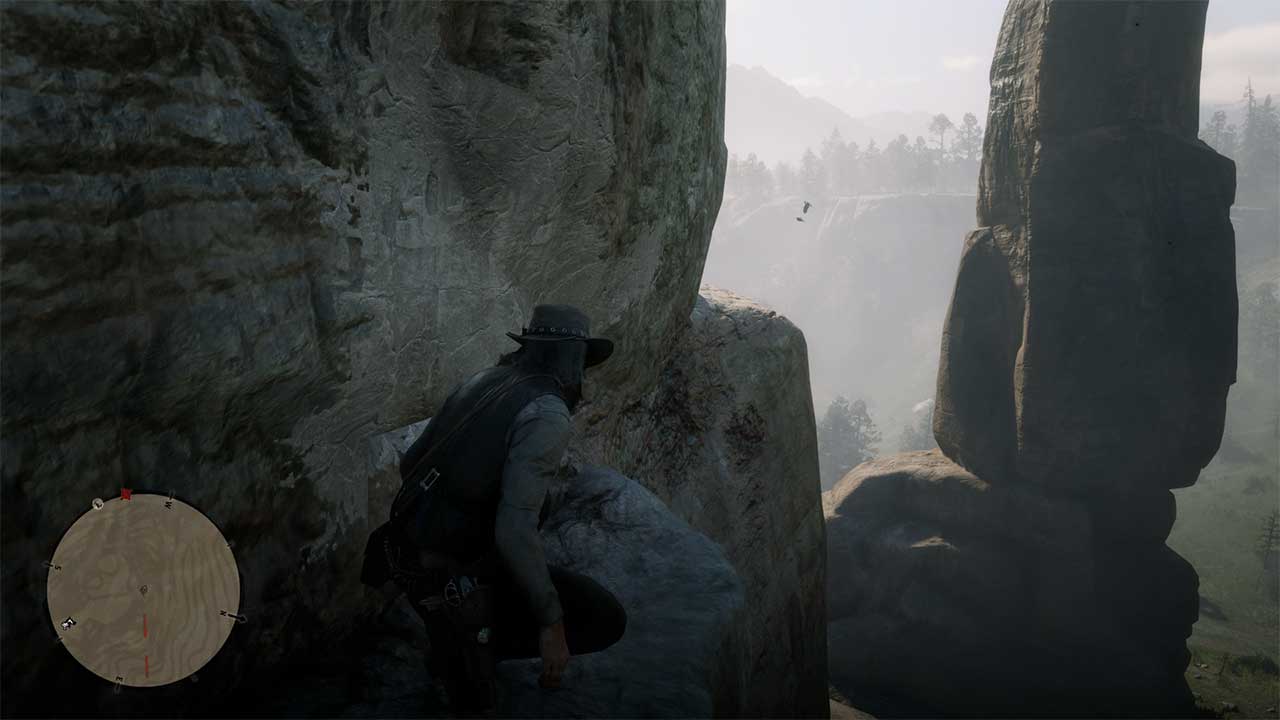Click the white point-of-interest circle on the minimap
This screenshot has height=720, width=1280.
click(97, 503)
